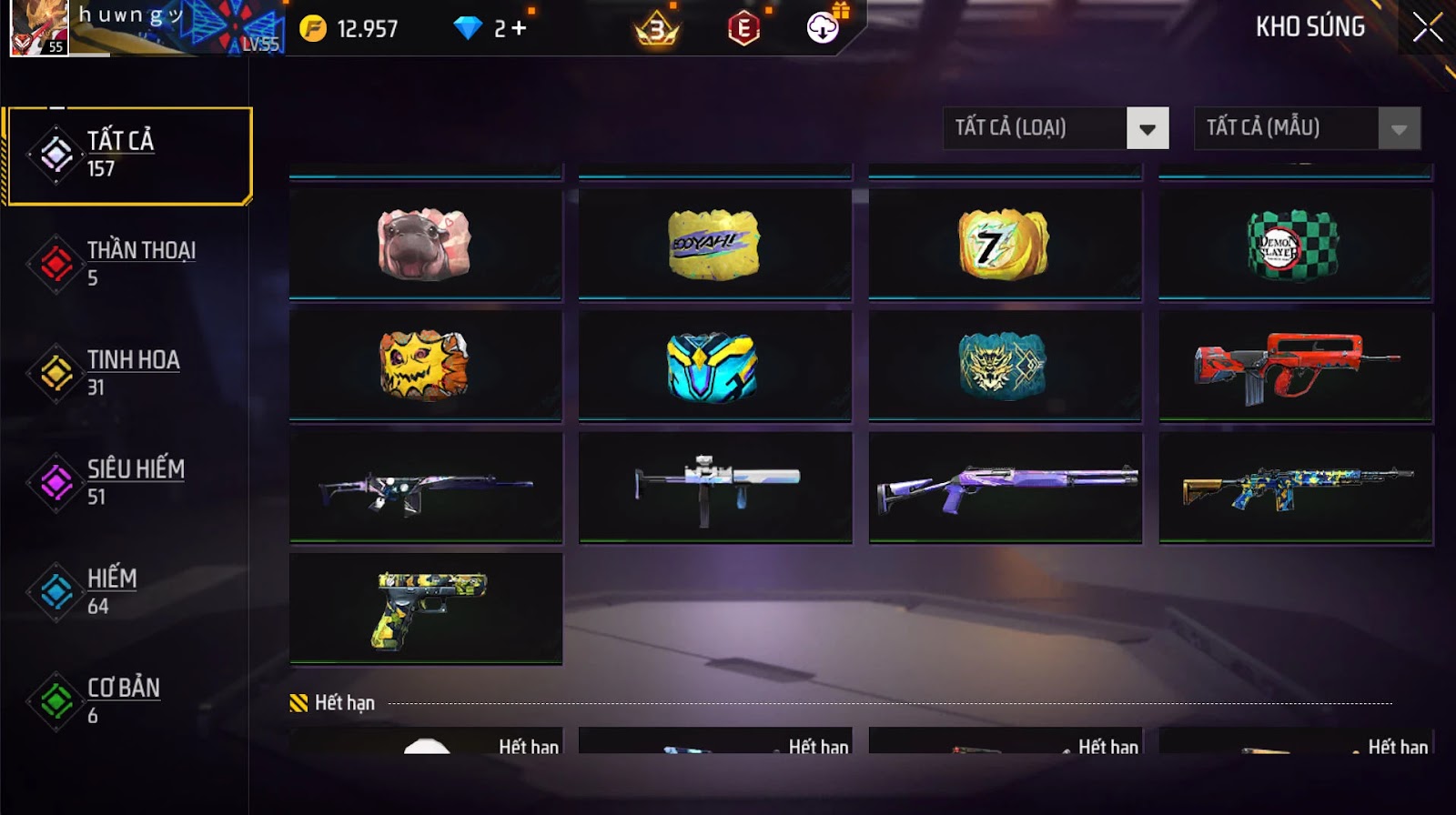The height and width of the screenshot is (815, 1456).
Task: Close the Kho Súng weapon vault
Action: (x=1427, y=28)
